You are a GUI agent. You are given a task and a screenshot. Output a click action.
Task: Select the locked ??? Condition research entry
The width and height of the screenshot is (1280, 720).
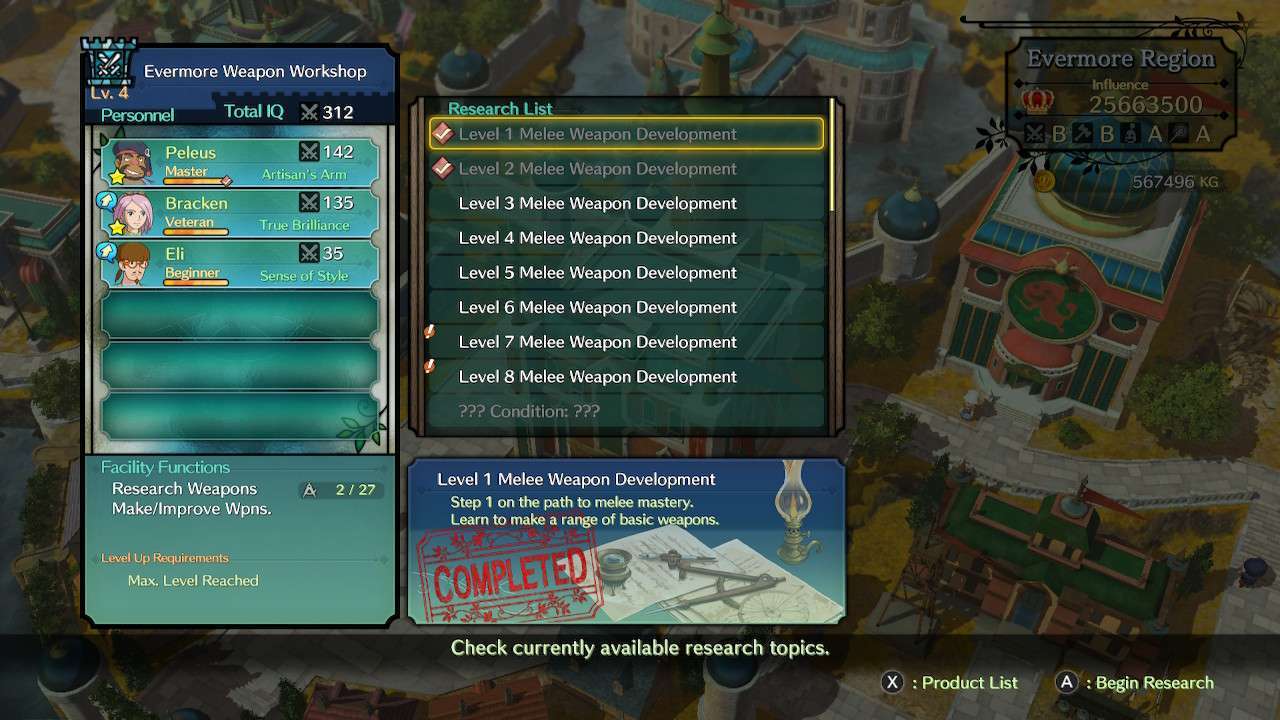click(x=626, y=411)
